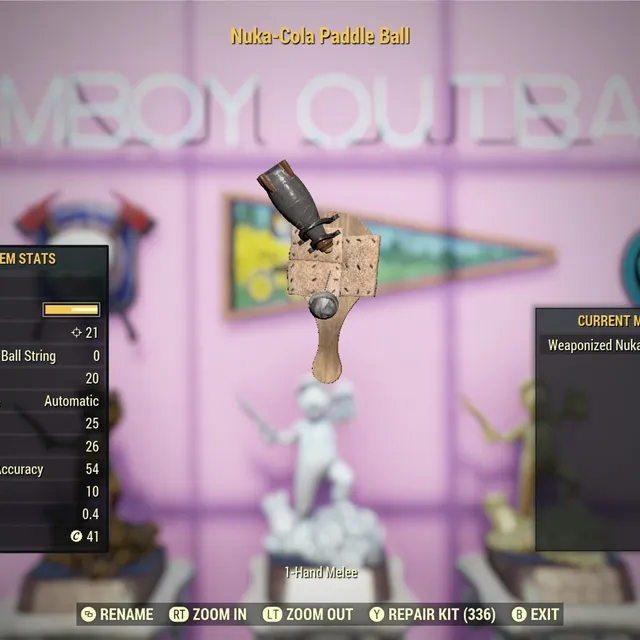The height and width of the screenshot is (640, 640).
Task: Choose the RENAME option
Action: [118, 614]
